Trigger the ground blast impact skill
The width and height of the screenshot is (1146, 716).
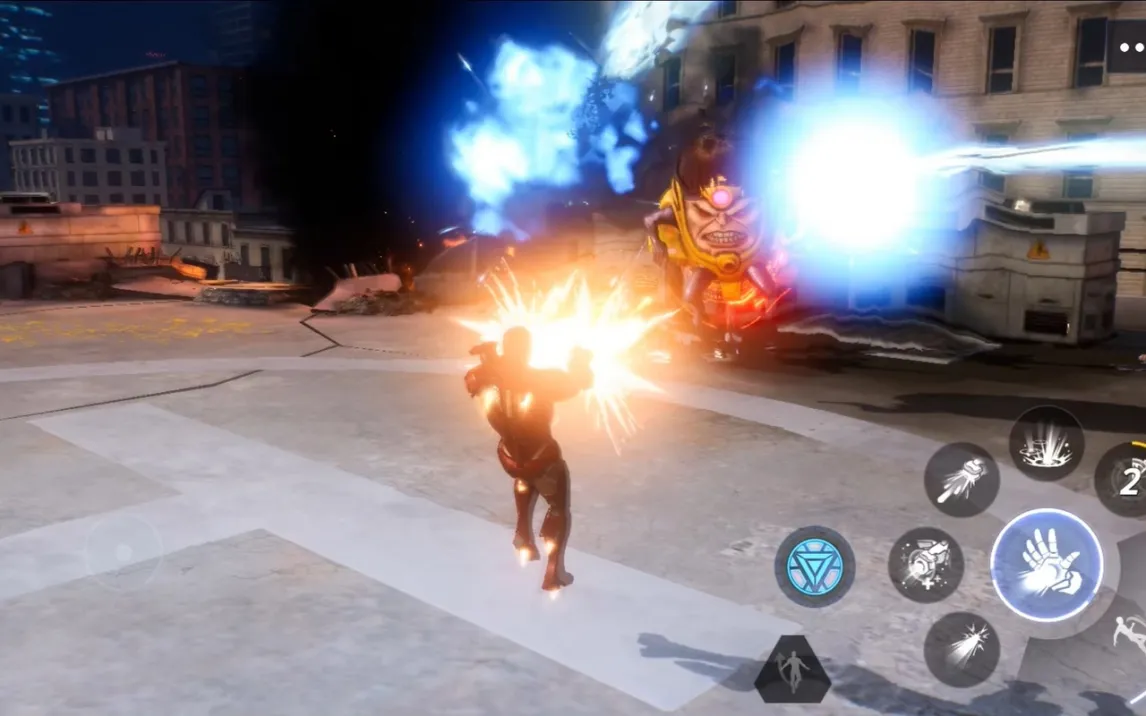tap(1046, 443)
